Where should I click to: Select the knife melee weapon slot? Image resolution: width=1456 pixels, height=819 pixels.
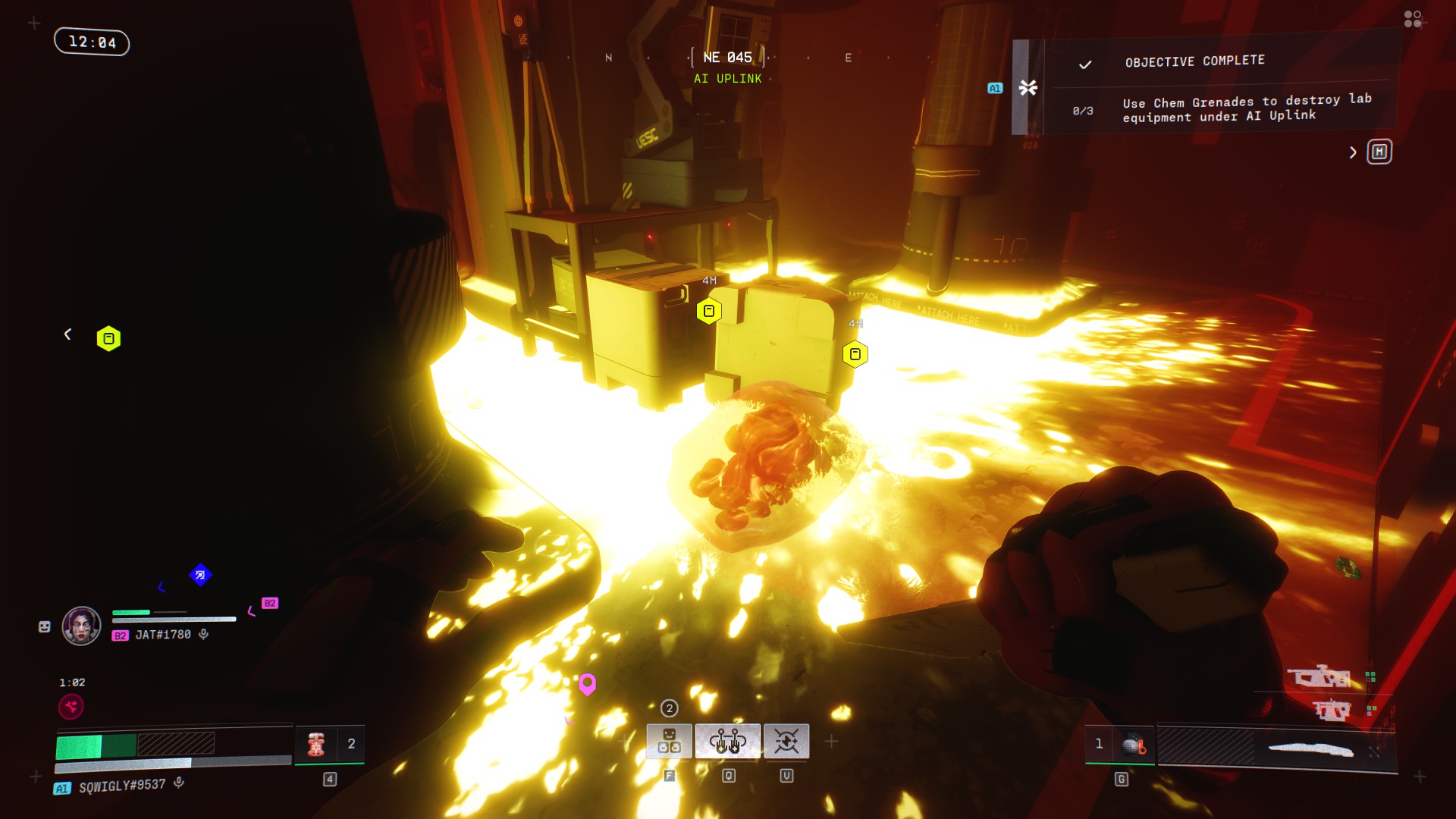(x=1310, y=750)
